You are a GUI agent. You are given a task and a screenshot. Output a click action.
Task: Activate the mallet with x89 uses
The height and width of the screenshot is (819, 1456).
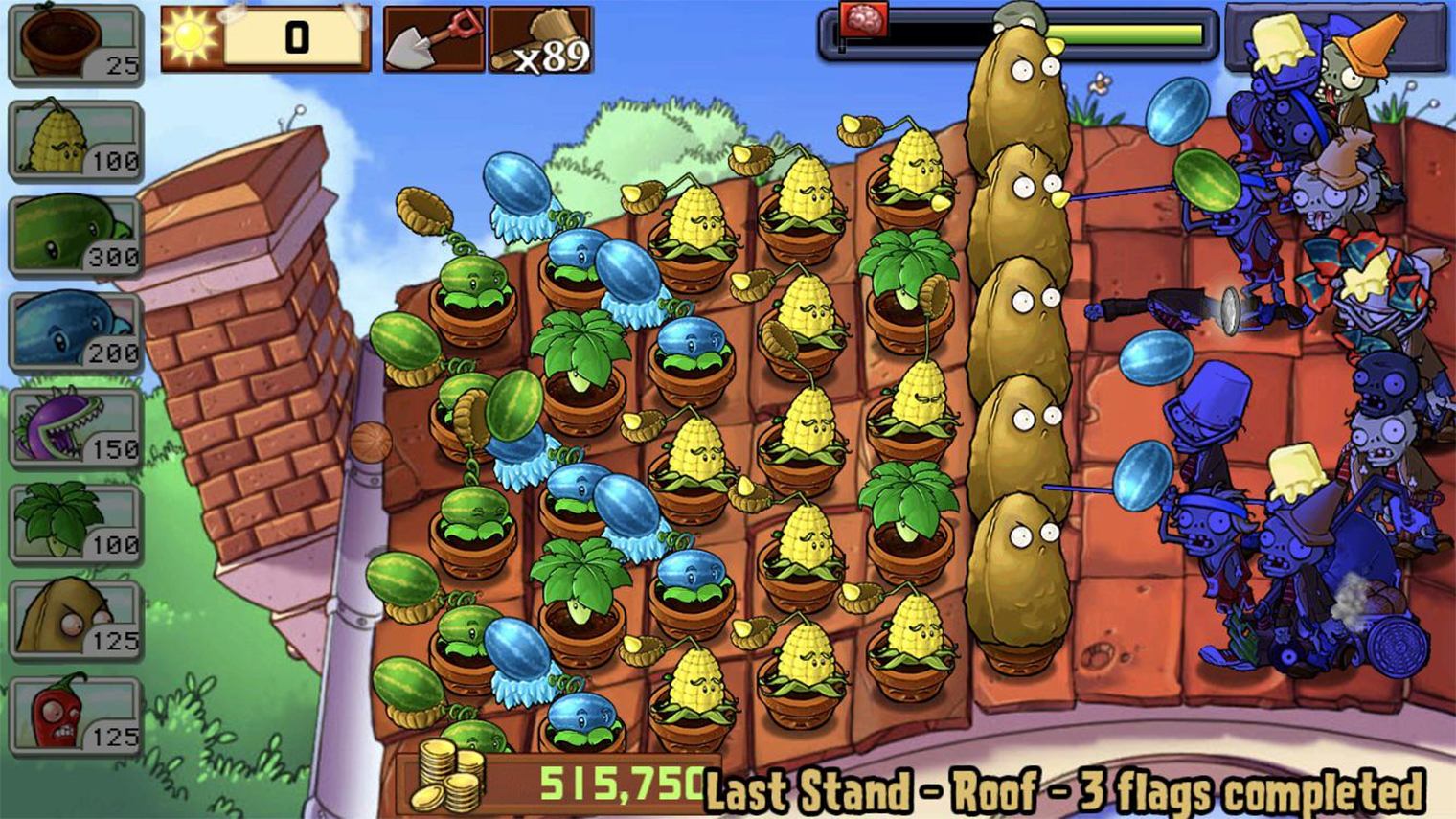point(541,40)
